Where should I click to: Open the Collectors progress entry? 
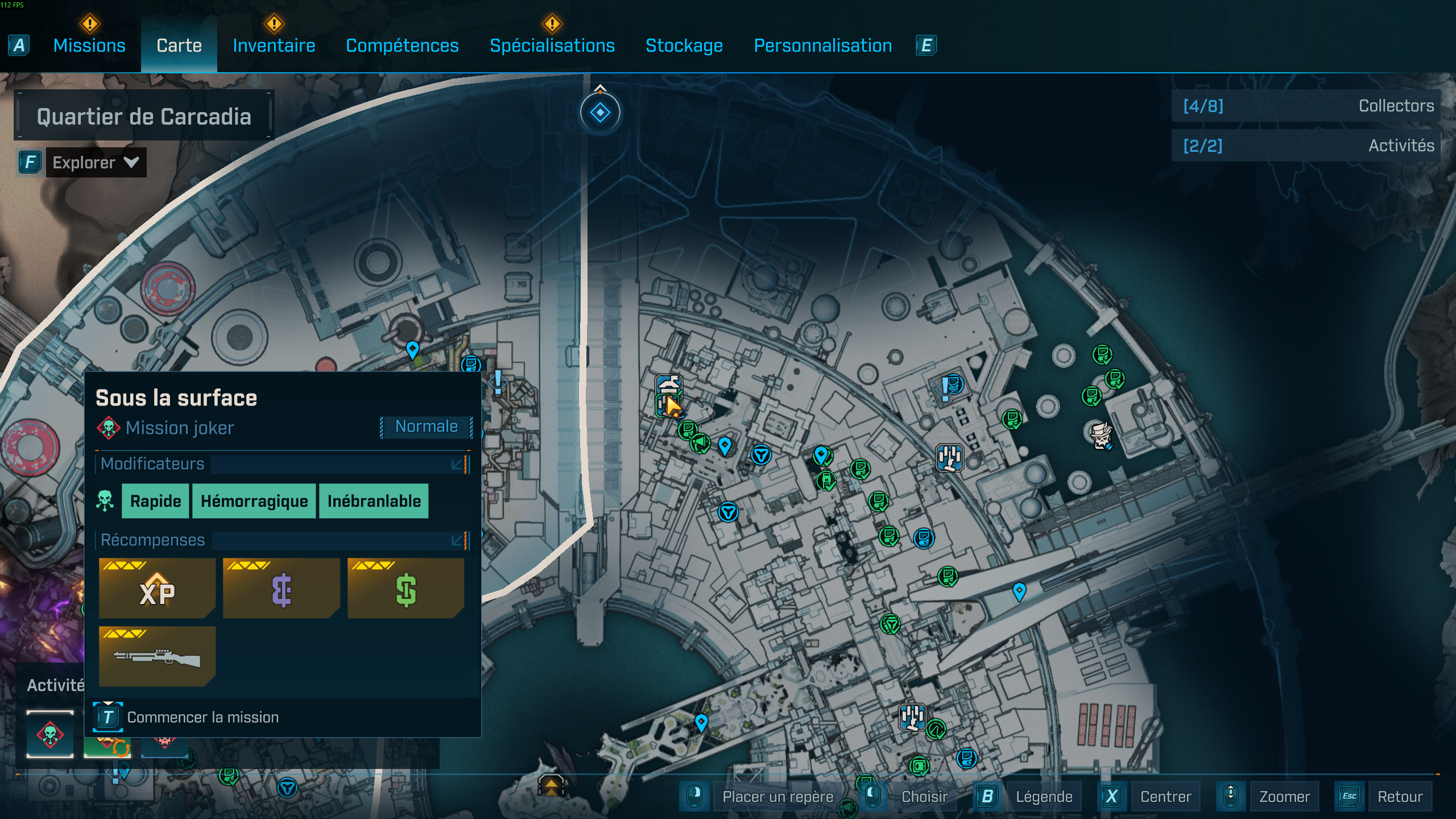1307,106
